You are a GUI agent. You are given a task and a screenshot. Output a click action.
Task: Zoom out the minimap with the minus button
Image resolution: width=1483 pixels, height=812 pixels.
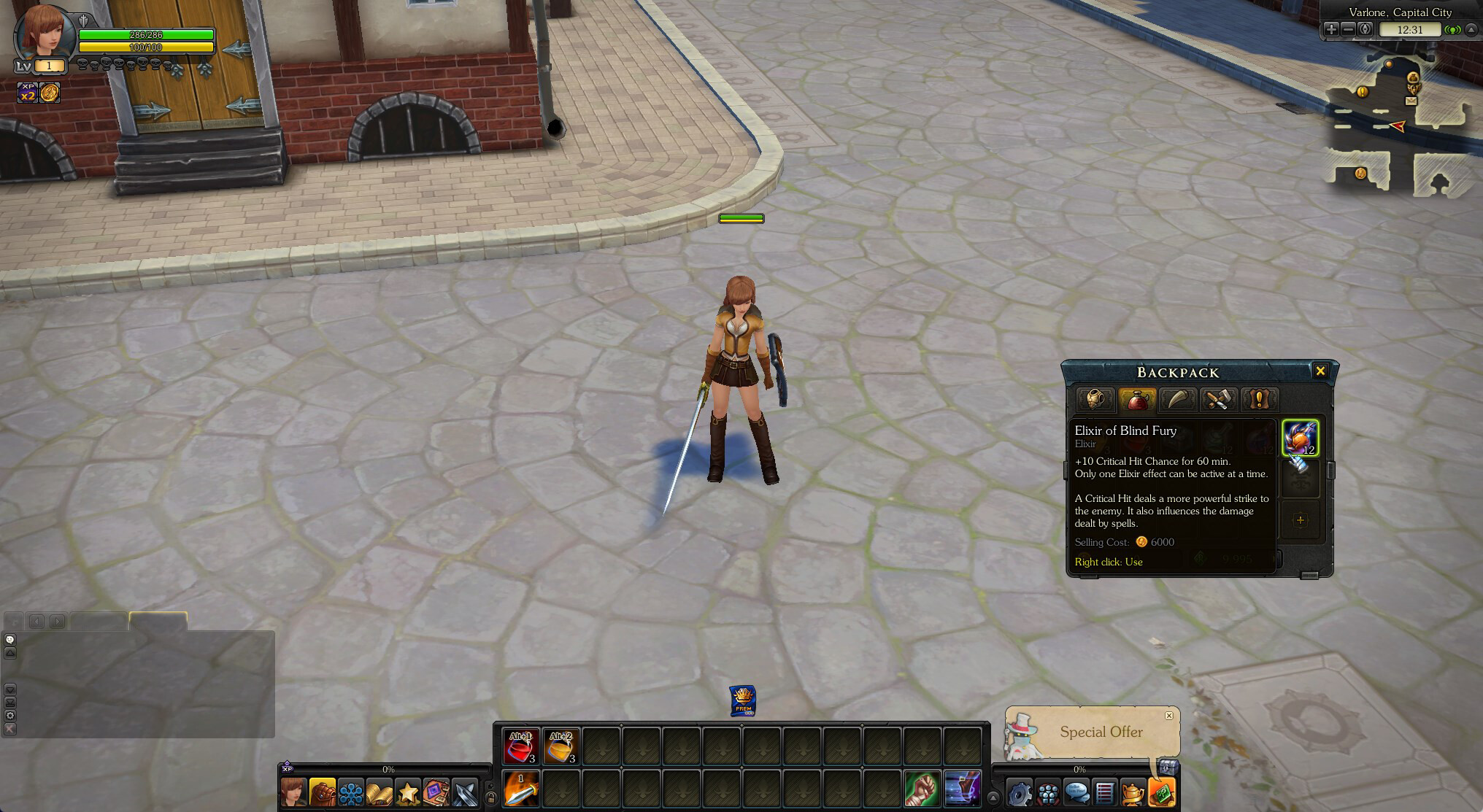(x=1349, y=30)
